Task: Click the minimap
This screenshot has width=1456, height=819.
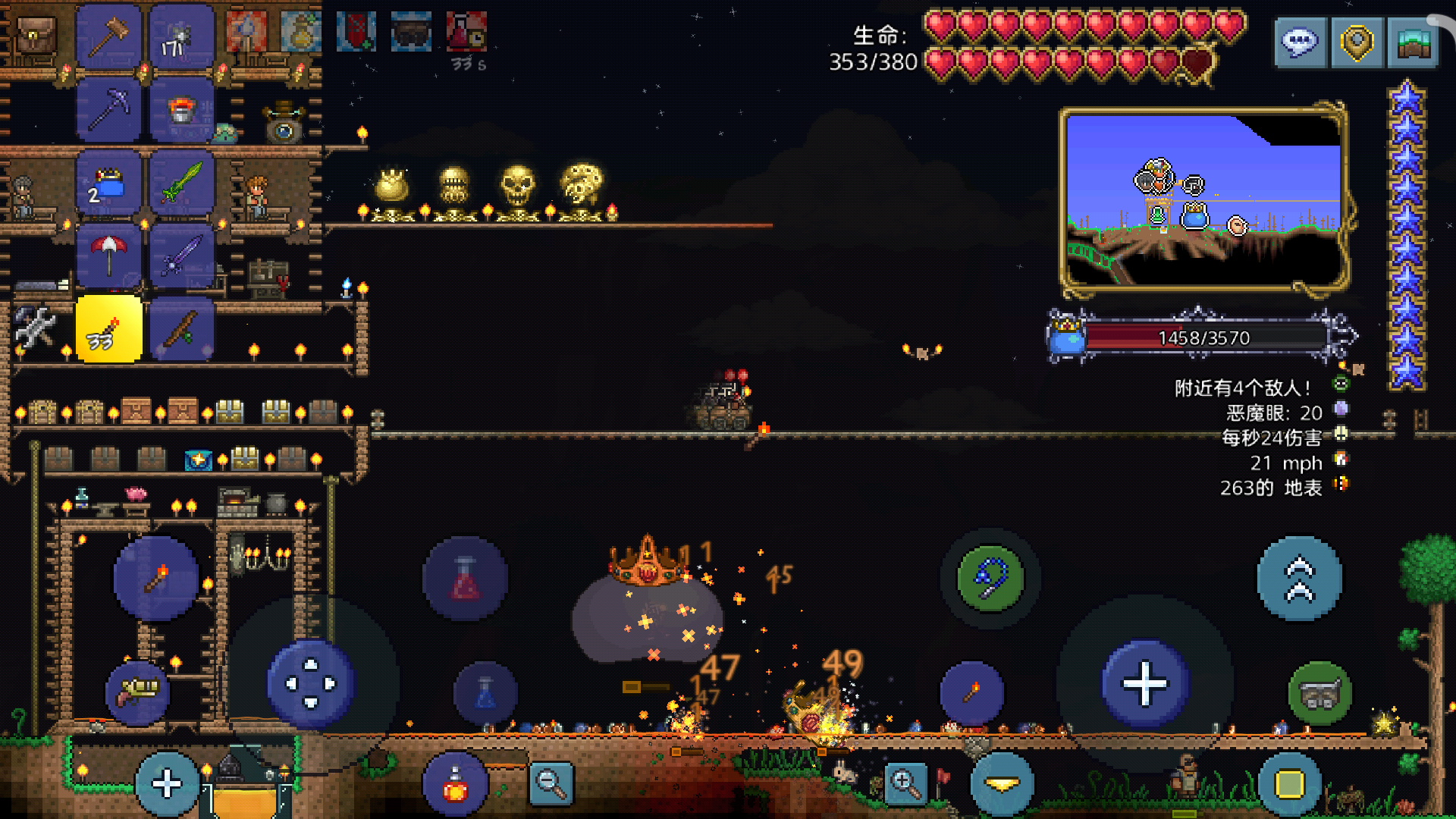Action: [x=1203, y=199]
